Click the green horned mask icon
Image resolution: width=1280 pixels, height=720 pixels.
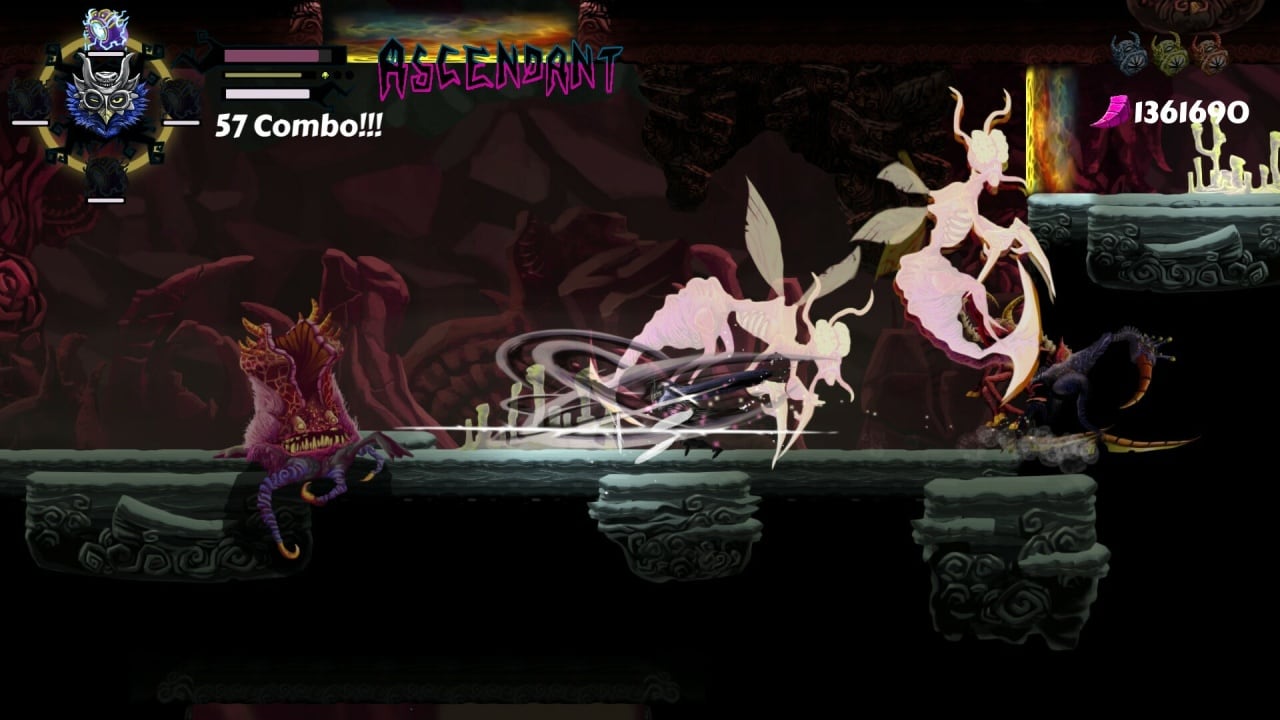click(x=1170, y=53)
